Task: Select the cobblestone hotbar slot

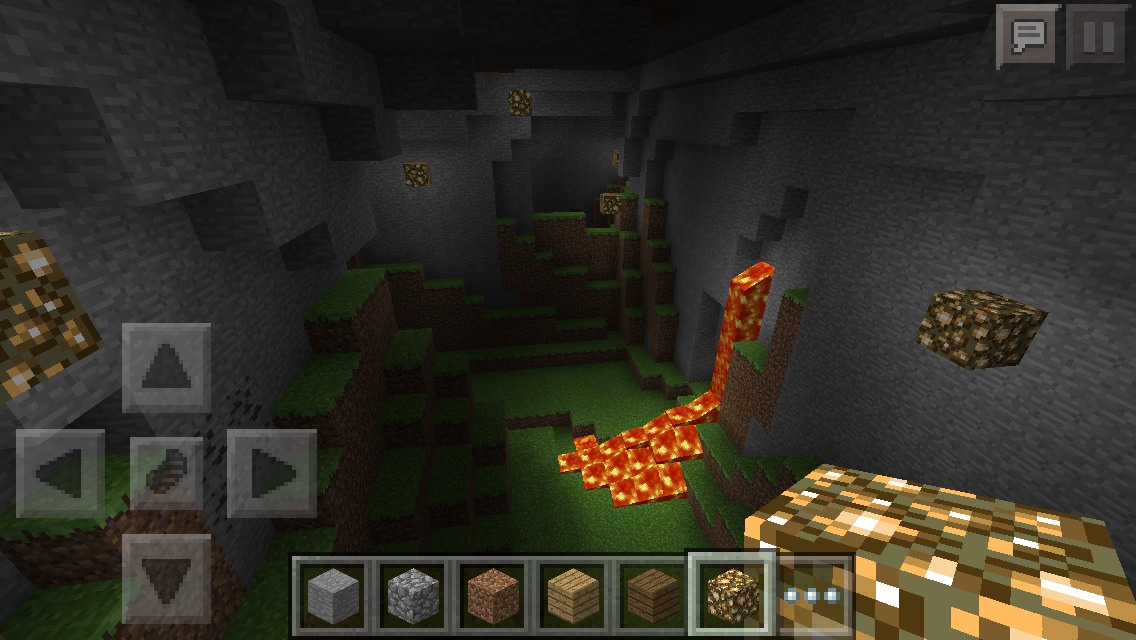Action: pos(411,595)
